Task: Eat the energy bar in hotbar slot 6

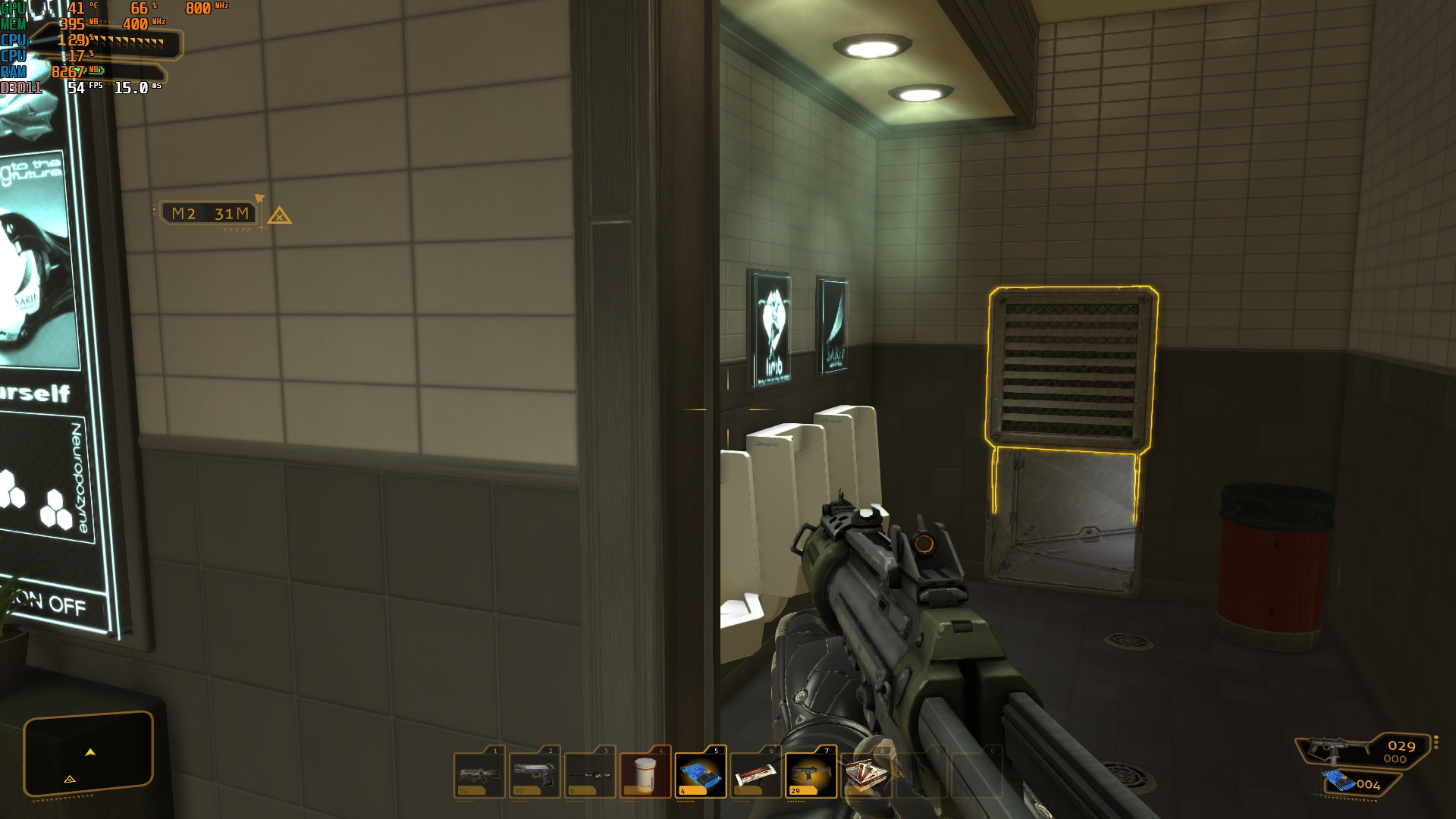Action: pyautogui.click(x=756, y=773)
